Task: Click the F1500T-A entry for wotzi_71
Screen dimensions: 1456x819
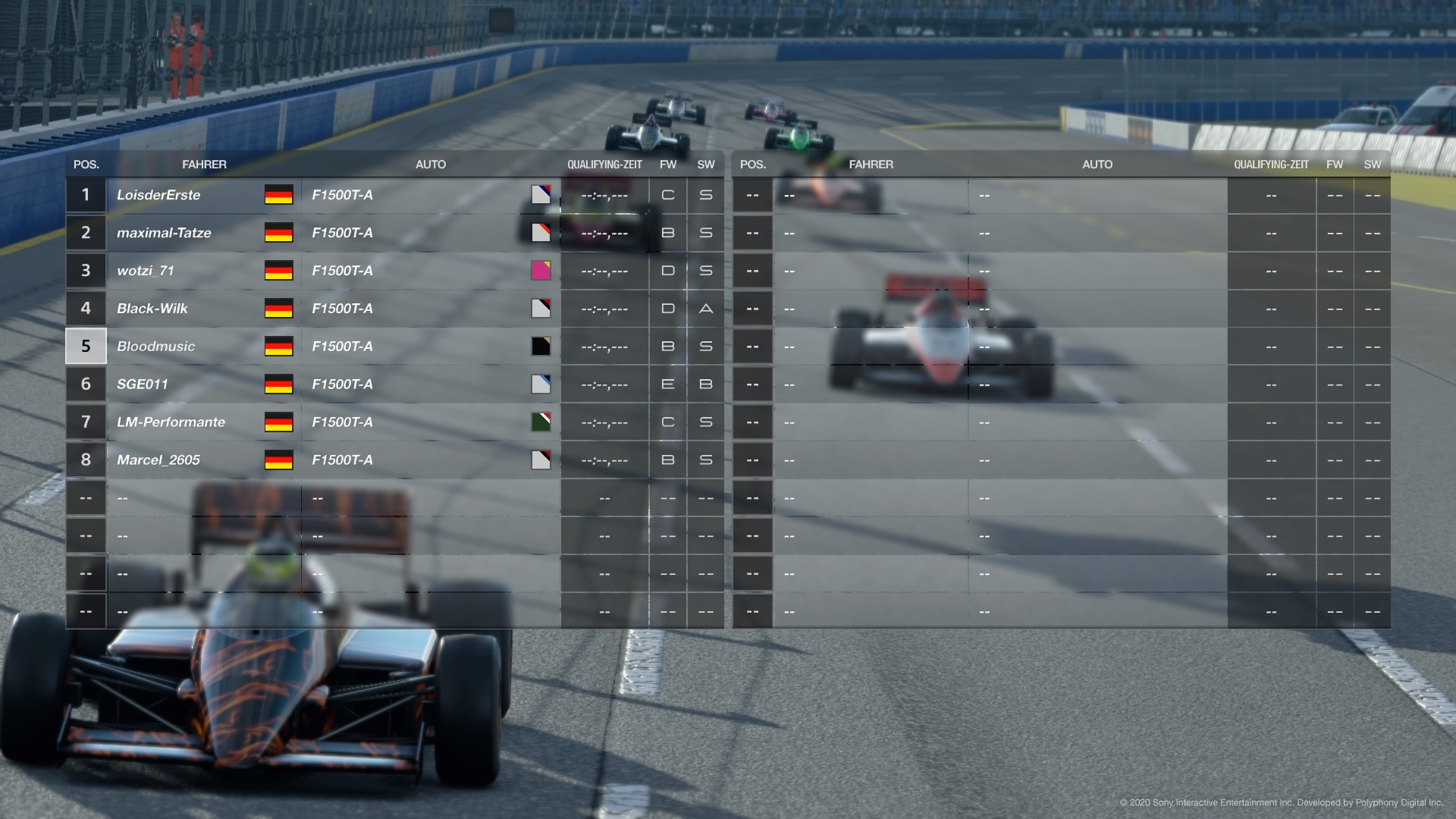Action: (343, 270)
